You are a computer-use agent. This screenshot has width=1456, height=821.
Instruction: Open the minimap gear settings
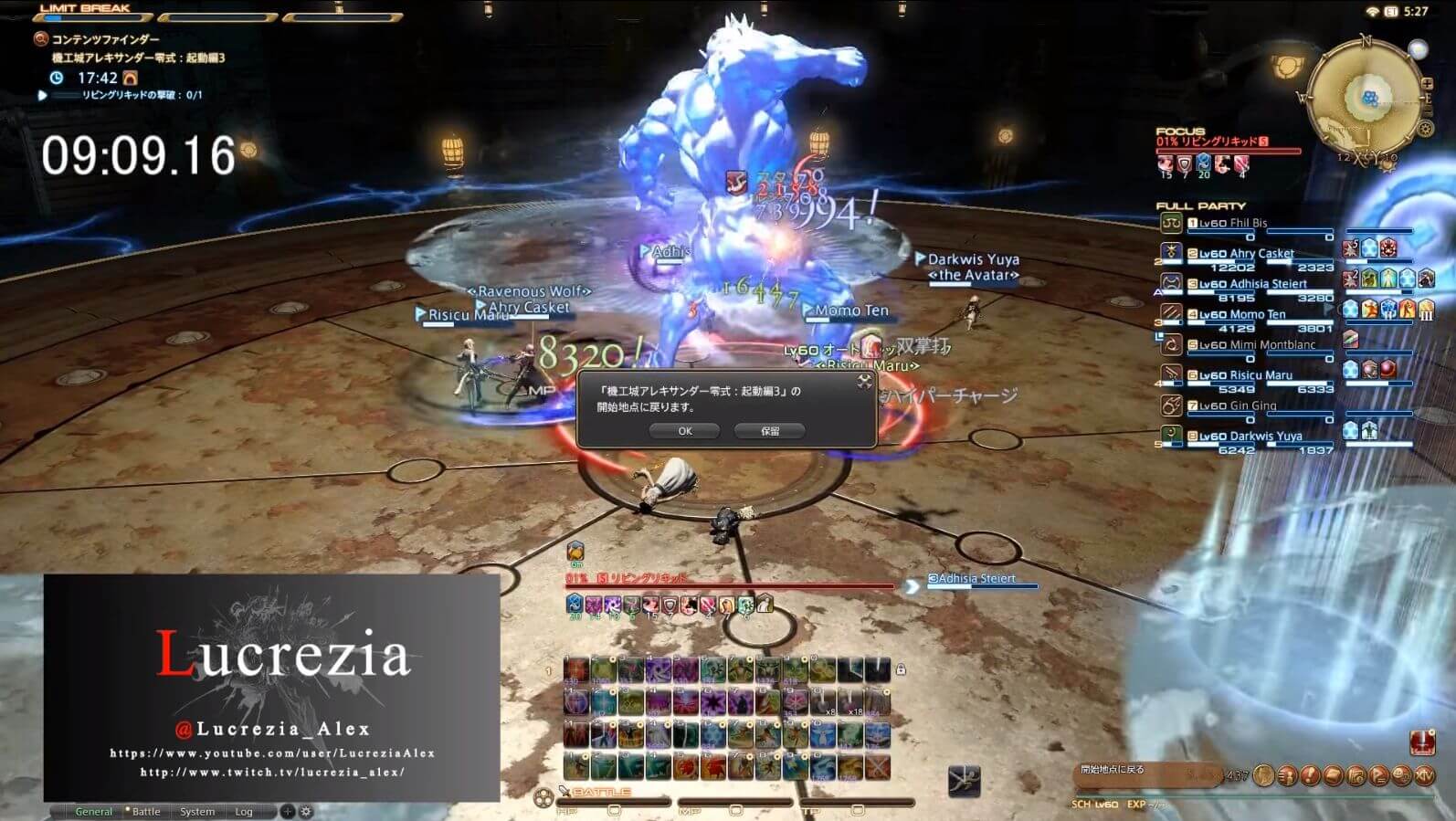coord(1424,130)
